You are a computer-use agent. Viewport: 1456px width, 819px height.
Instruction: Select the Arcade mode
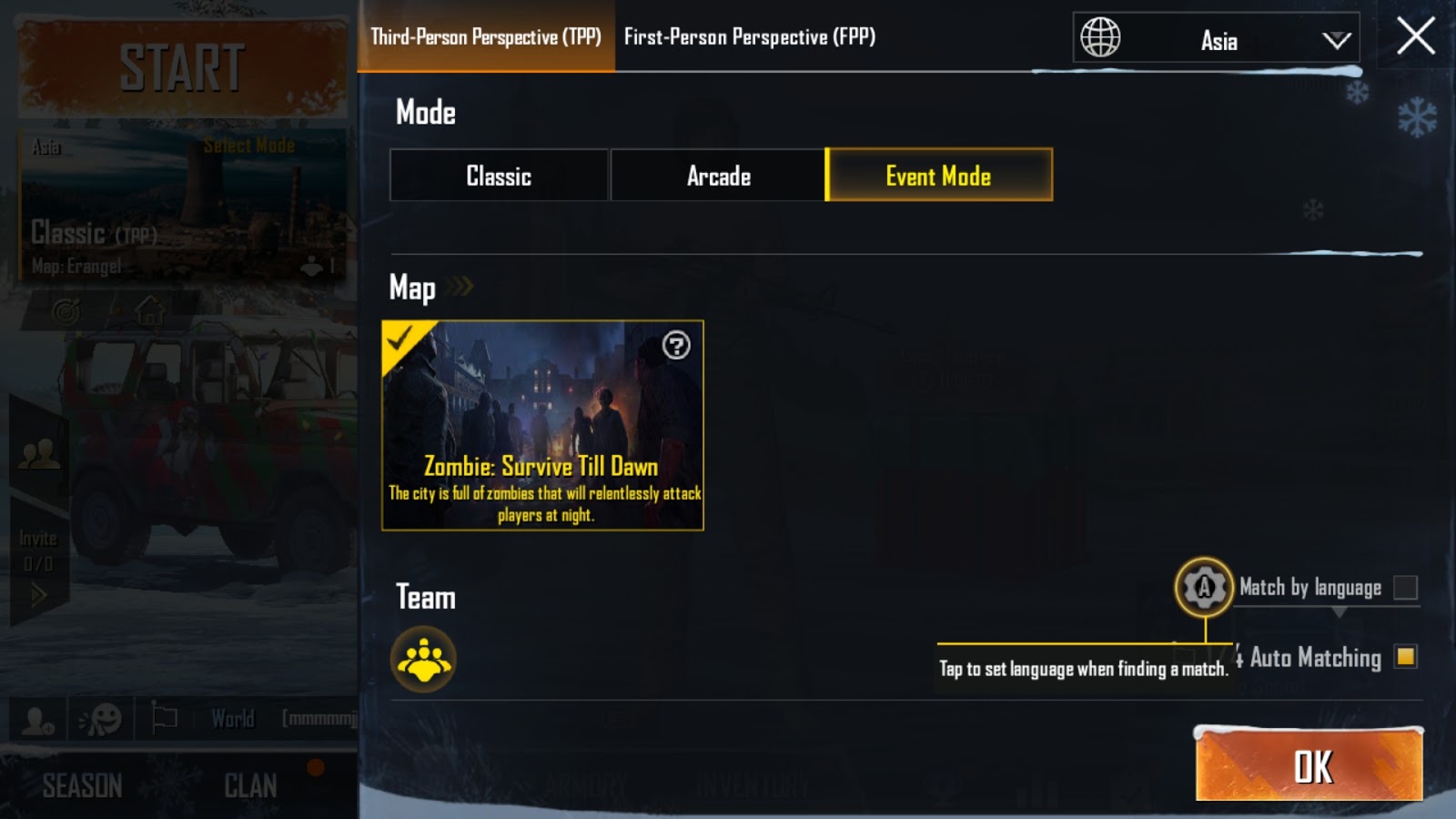718,176
